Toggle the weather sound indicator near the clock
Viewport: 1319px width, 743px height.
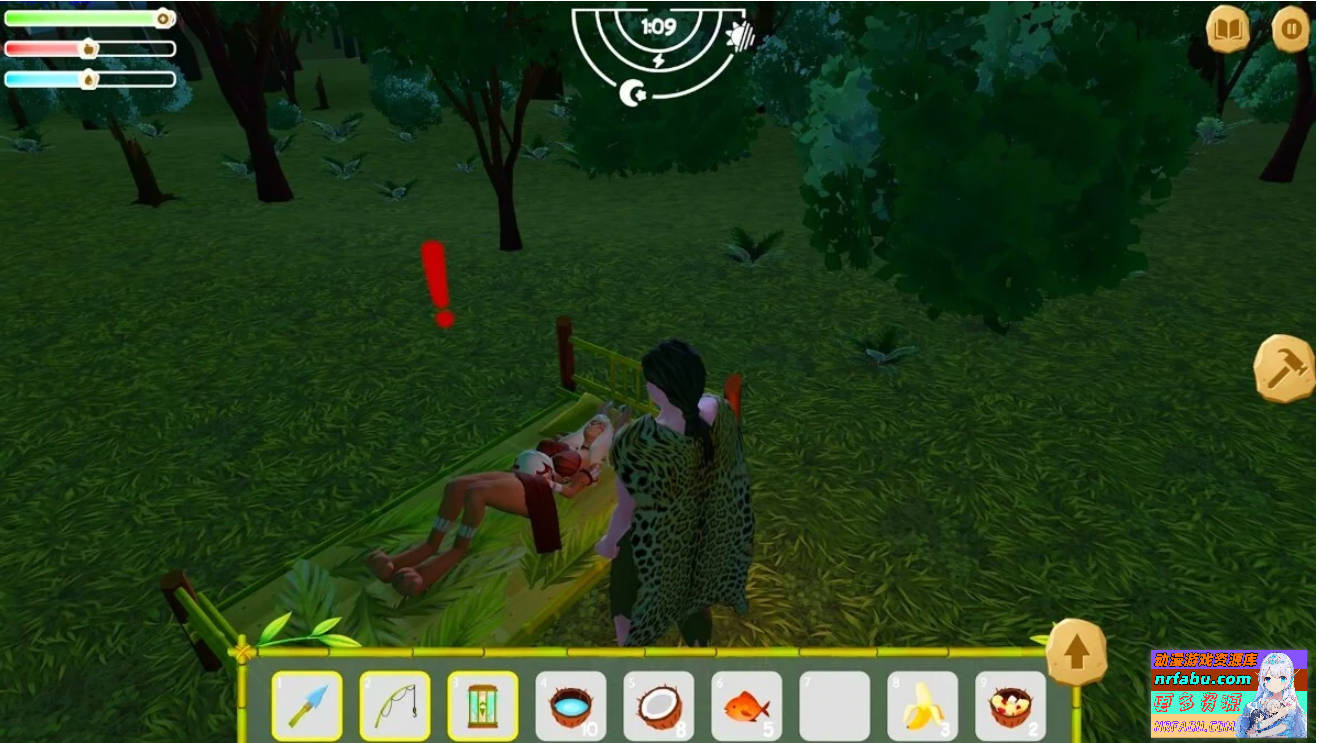(740, 38)
